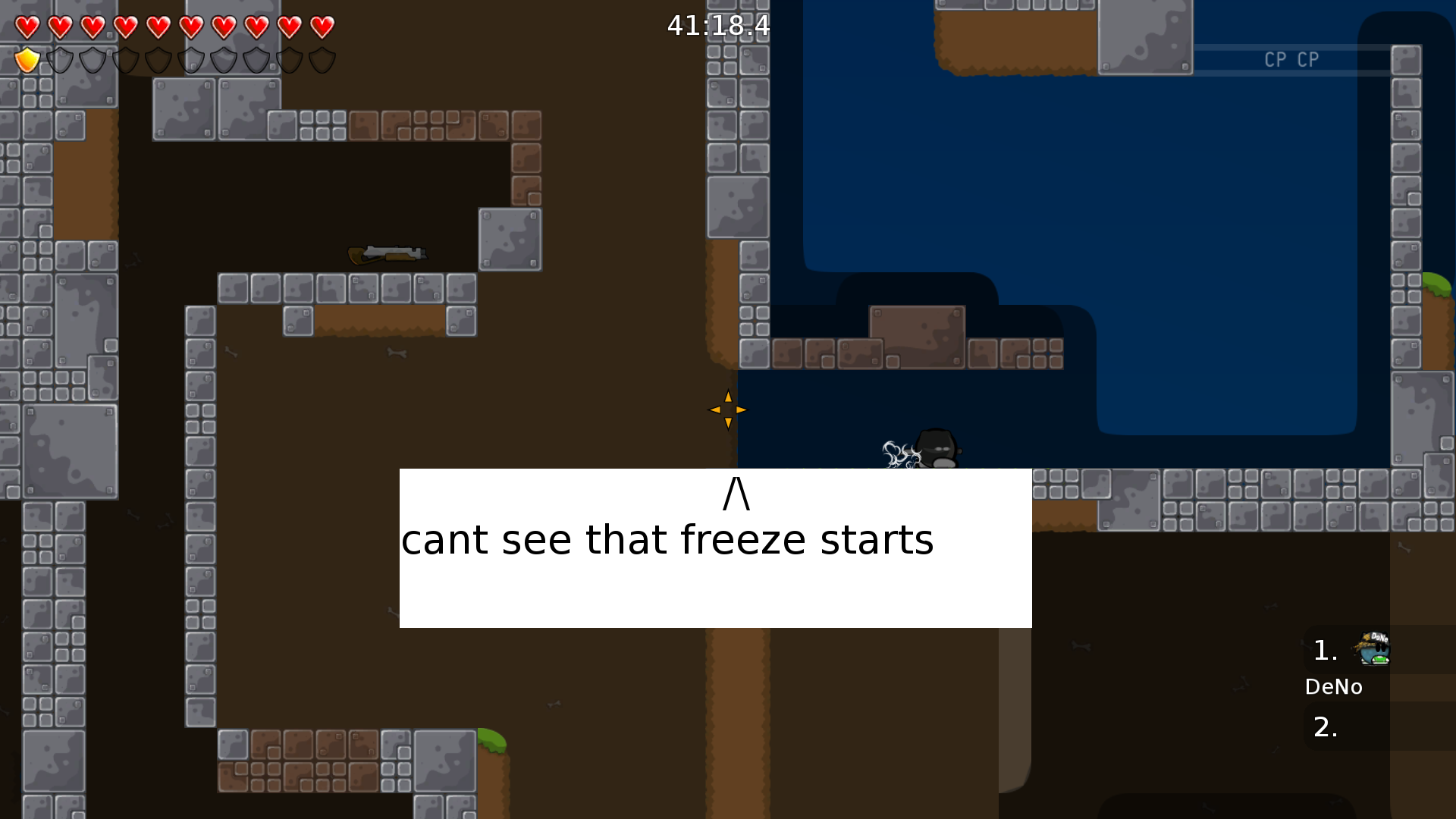Screen dimensions: 1456x819
Task: Click the orange crosshair reticle
Action: tap(727, 409)
